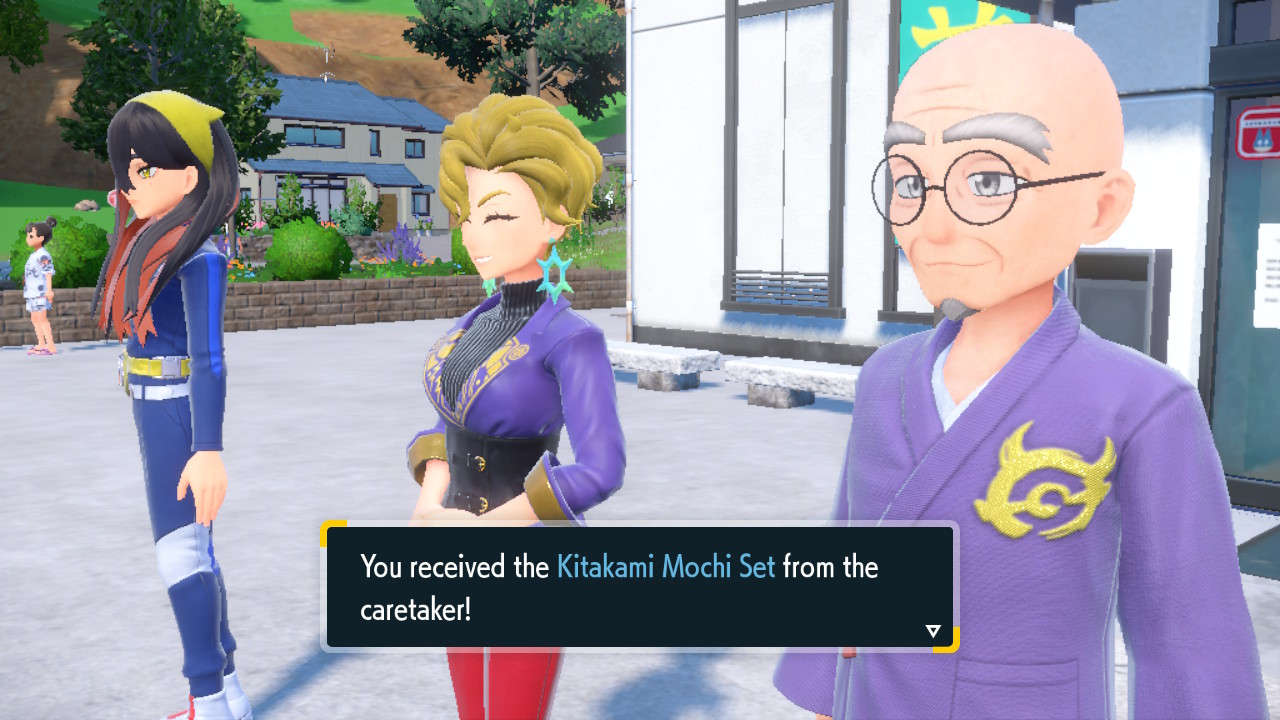Advance dialogue with the white arrow indicator
The height and width of the screenshot is (720, 1280).
(933, 631)
